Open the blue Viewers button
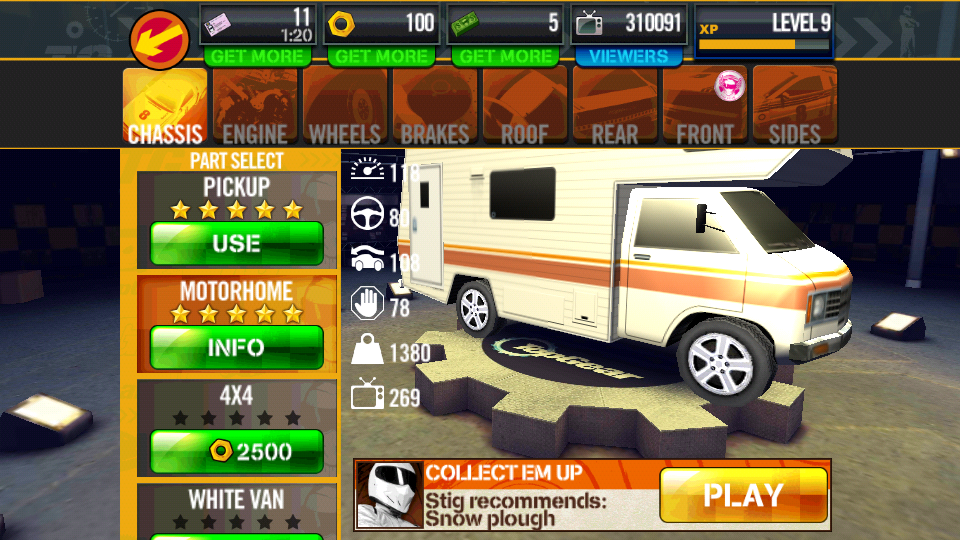The image size is (960, 540). coord(629,57)
